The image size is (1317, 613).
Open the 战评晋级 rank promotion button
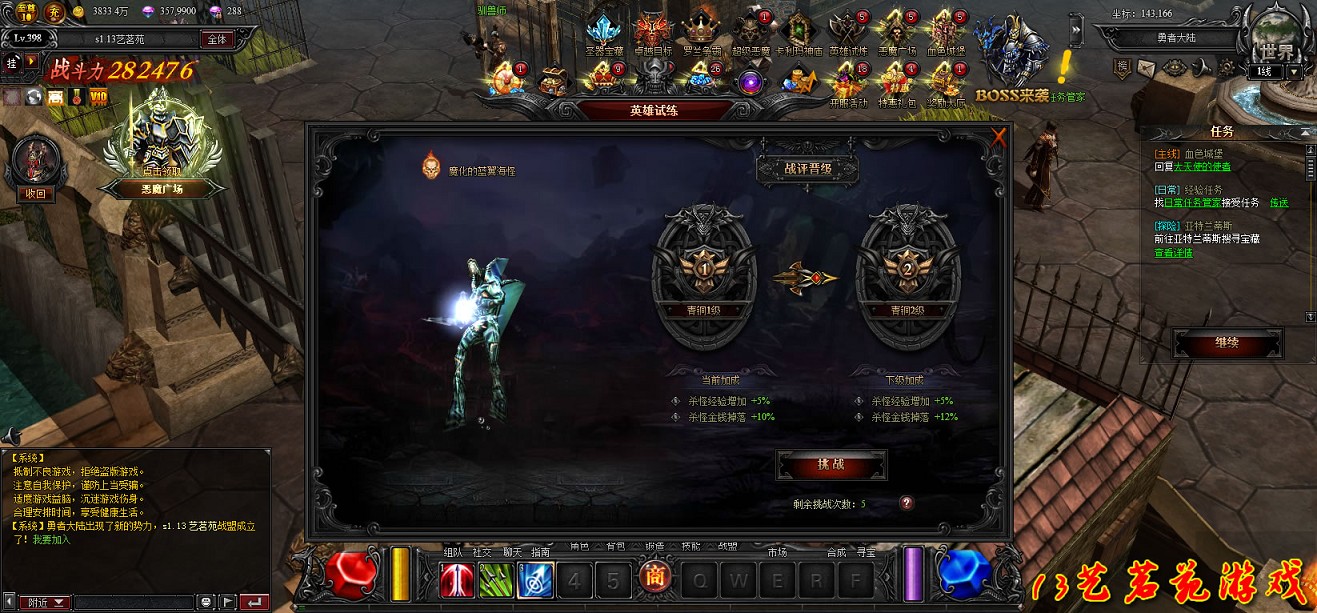tap(807, 169)
